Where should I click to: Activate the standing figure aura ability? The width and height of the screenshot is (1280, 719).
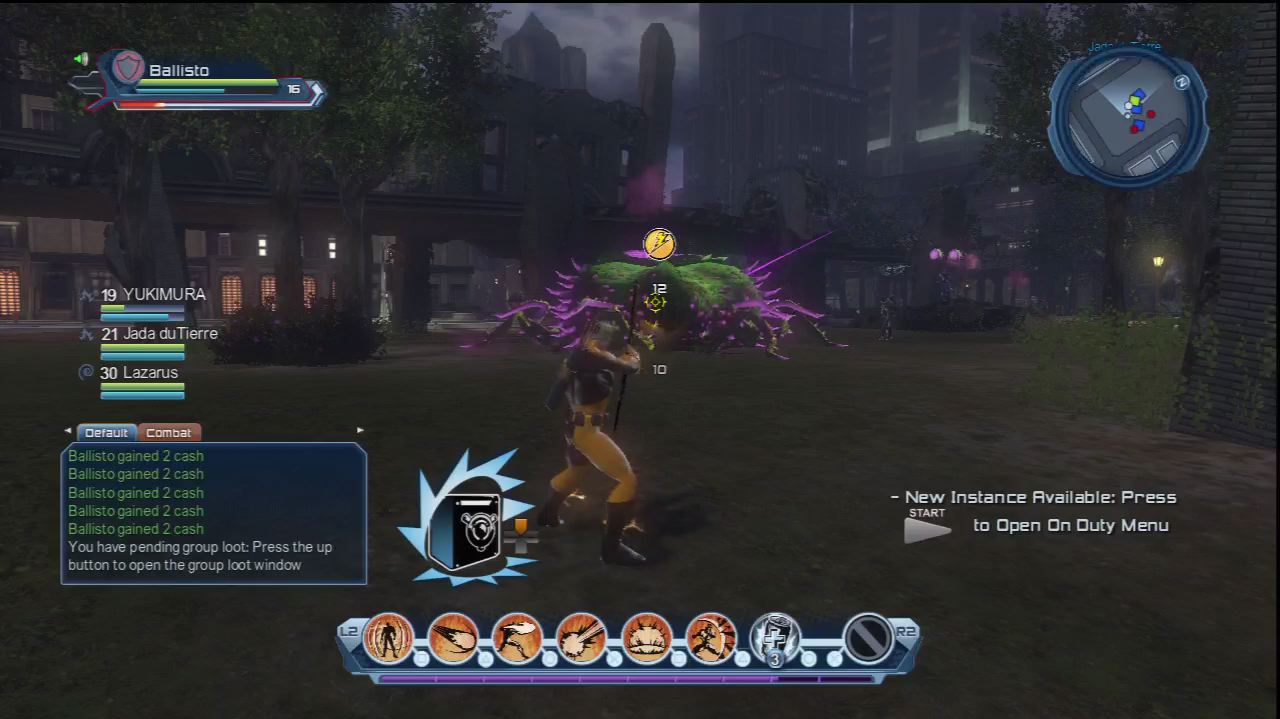pyautogui.click(x=388, y=637)
